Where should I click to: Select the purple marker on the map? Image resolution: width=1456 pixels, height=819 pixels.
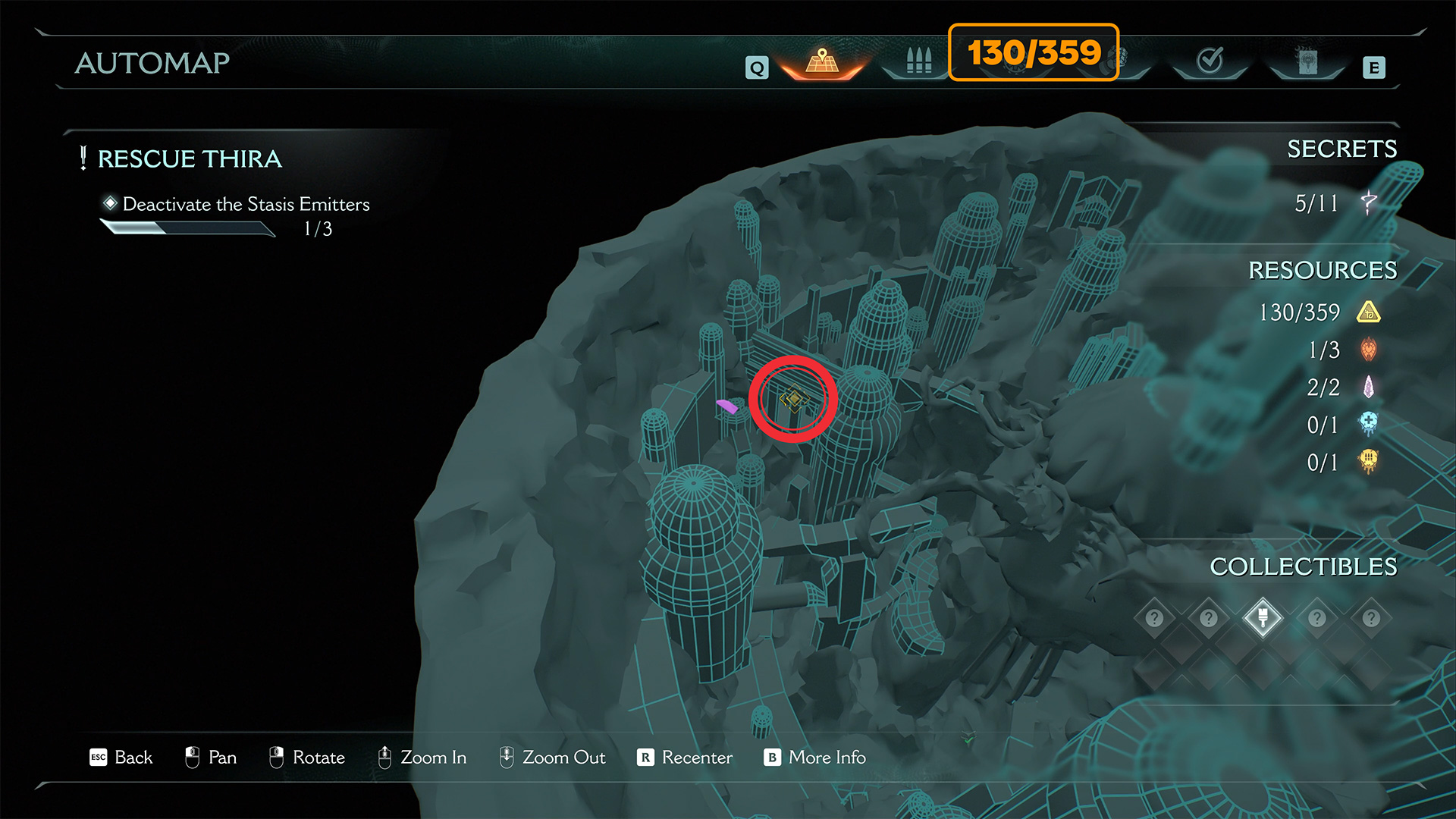click(727, 406)
